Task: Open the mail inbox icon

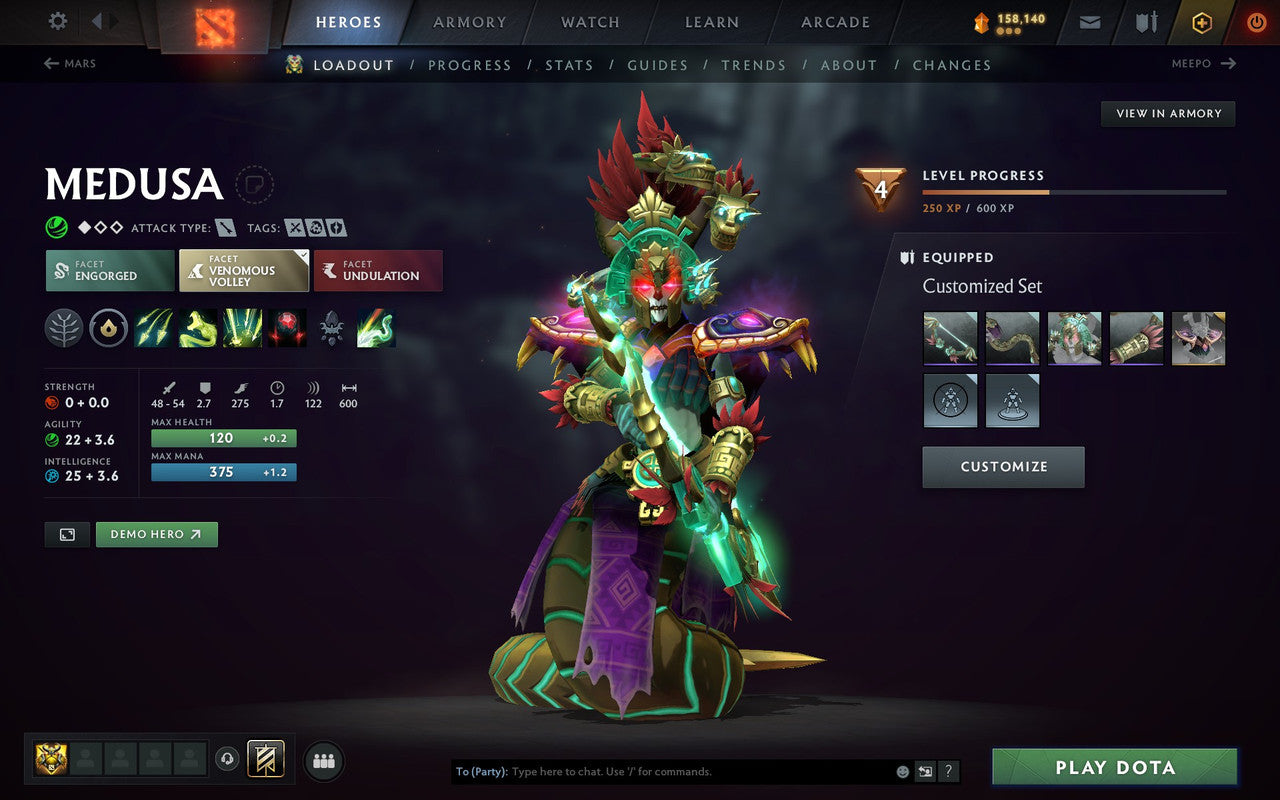Action: point(1089,21)
